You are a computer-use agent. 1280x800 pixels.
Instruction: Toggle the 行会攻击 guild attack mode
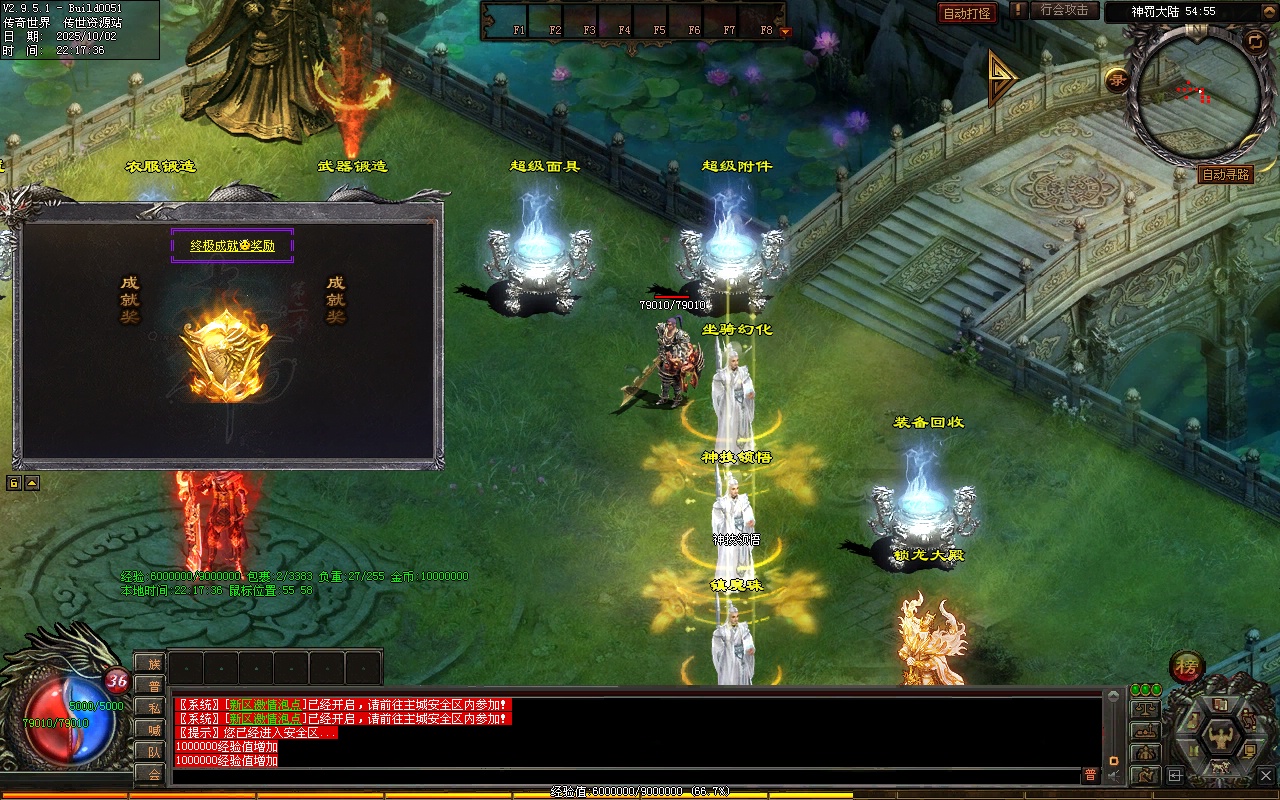[1063, 10]
